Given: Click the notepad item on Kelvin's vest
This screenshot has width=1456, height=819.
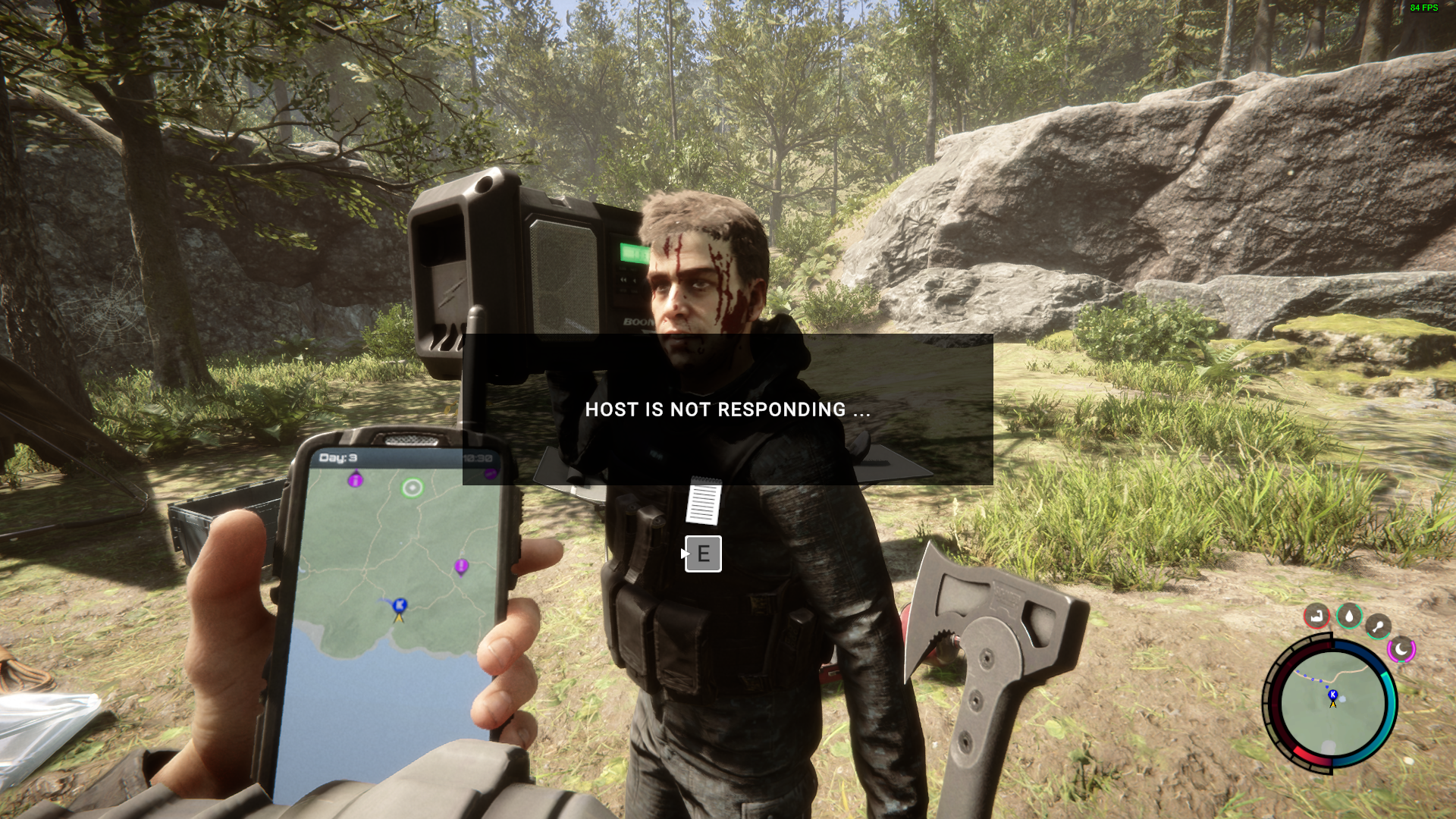Looking at the screenshot, I should (x=704, y=503).
